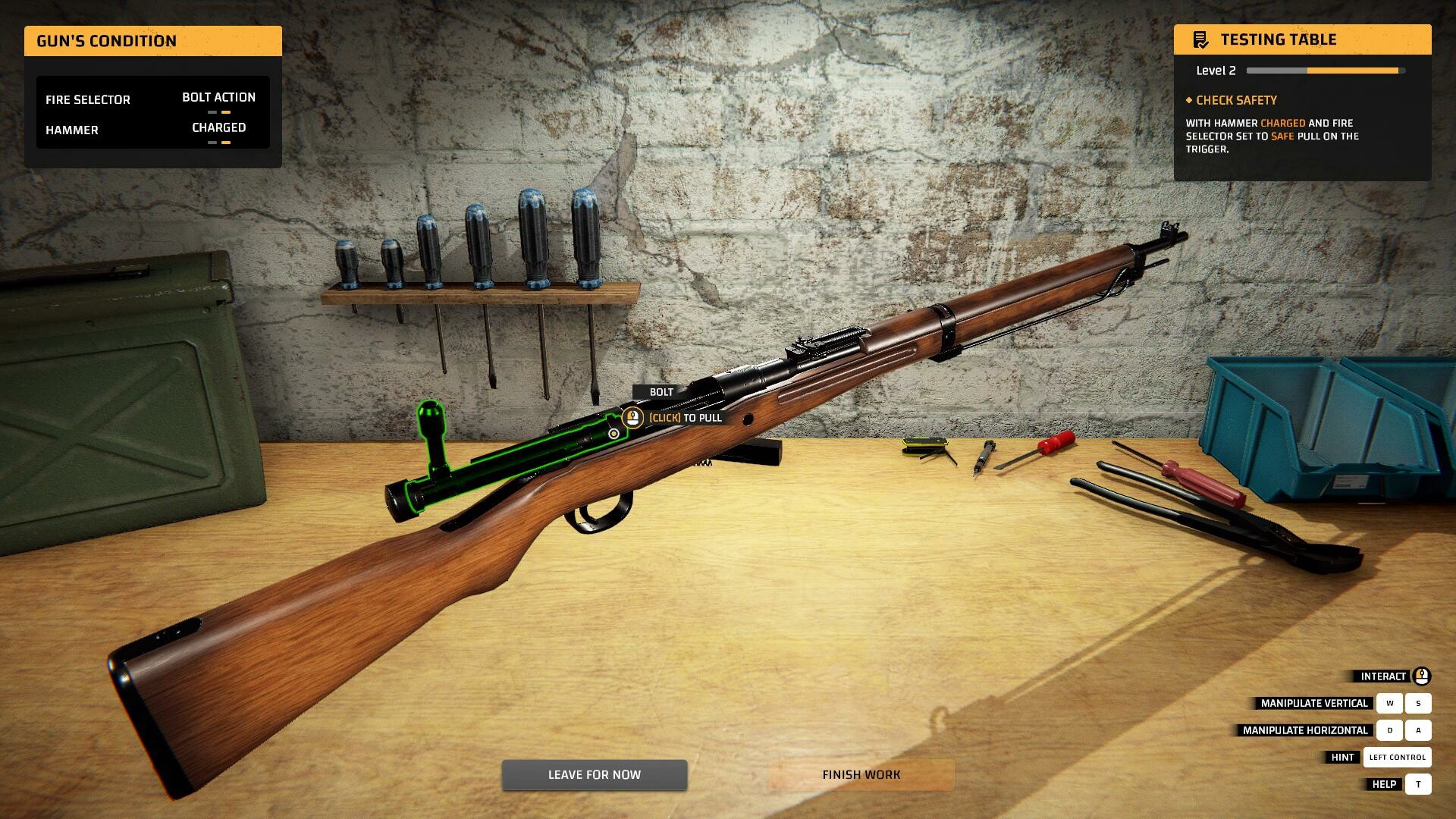Click the FINISH WORK button
The image size is (1456, 819).
861,774
